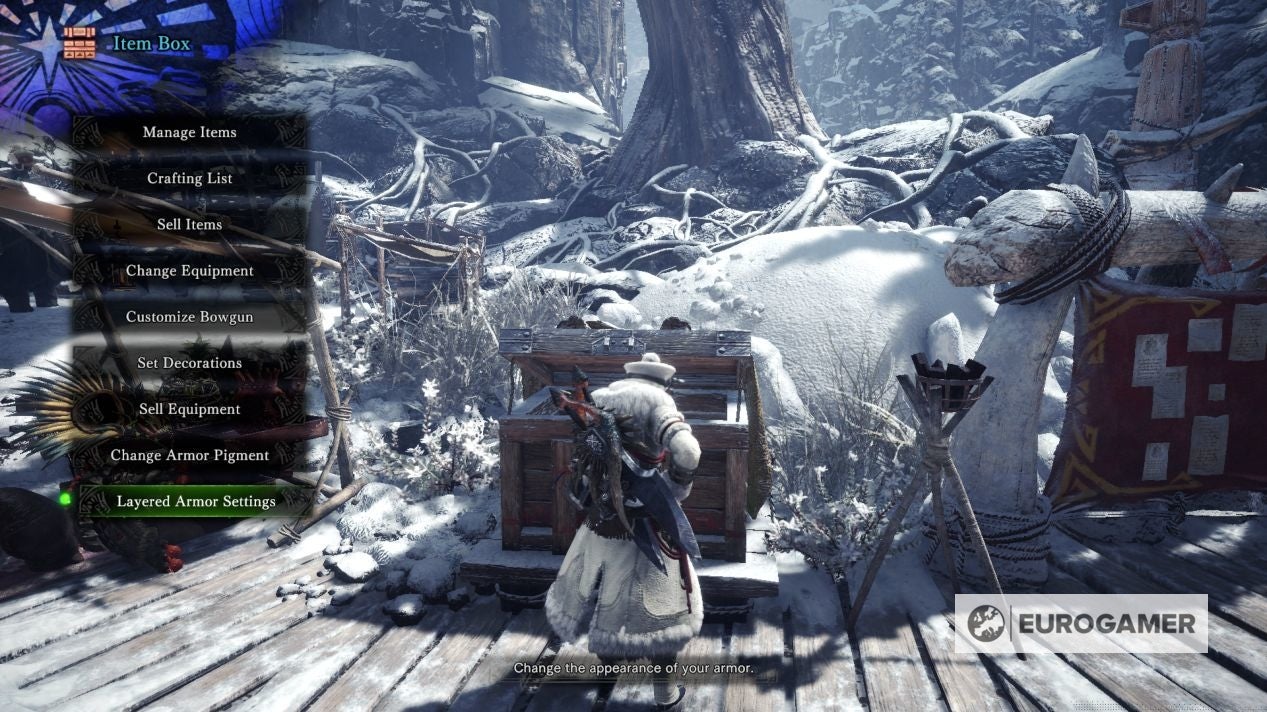Choose Sell Equipment from the list
1267x712 pixels.
point(190,409)
